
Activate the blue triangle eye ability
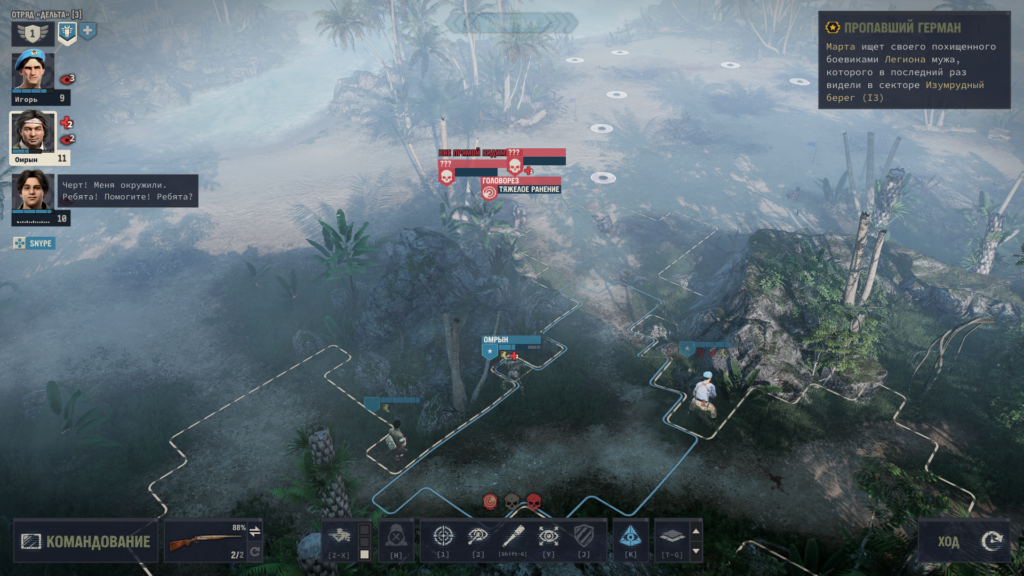click(x=630, y=537)
